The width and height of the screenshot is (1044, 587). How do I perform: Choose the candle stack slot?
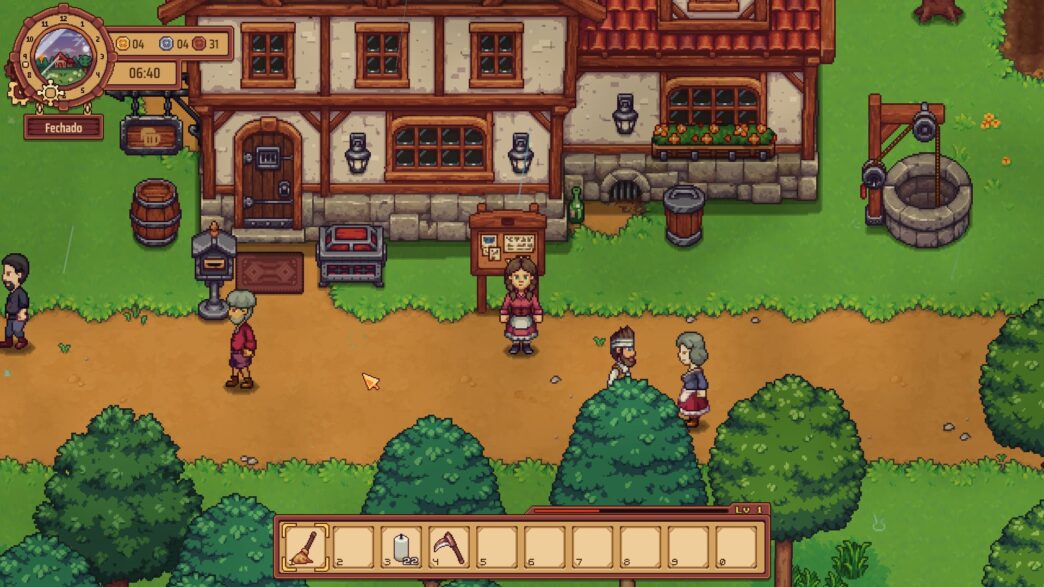pos(401,547)
